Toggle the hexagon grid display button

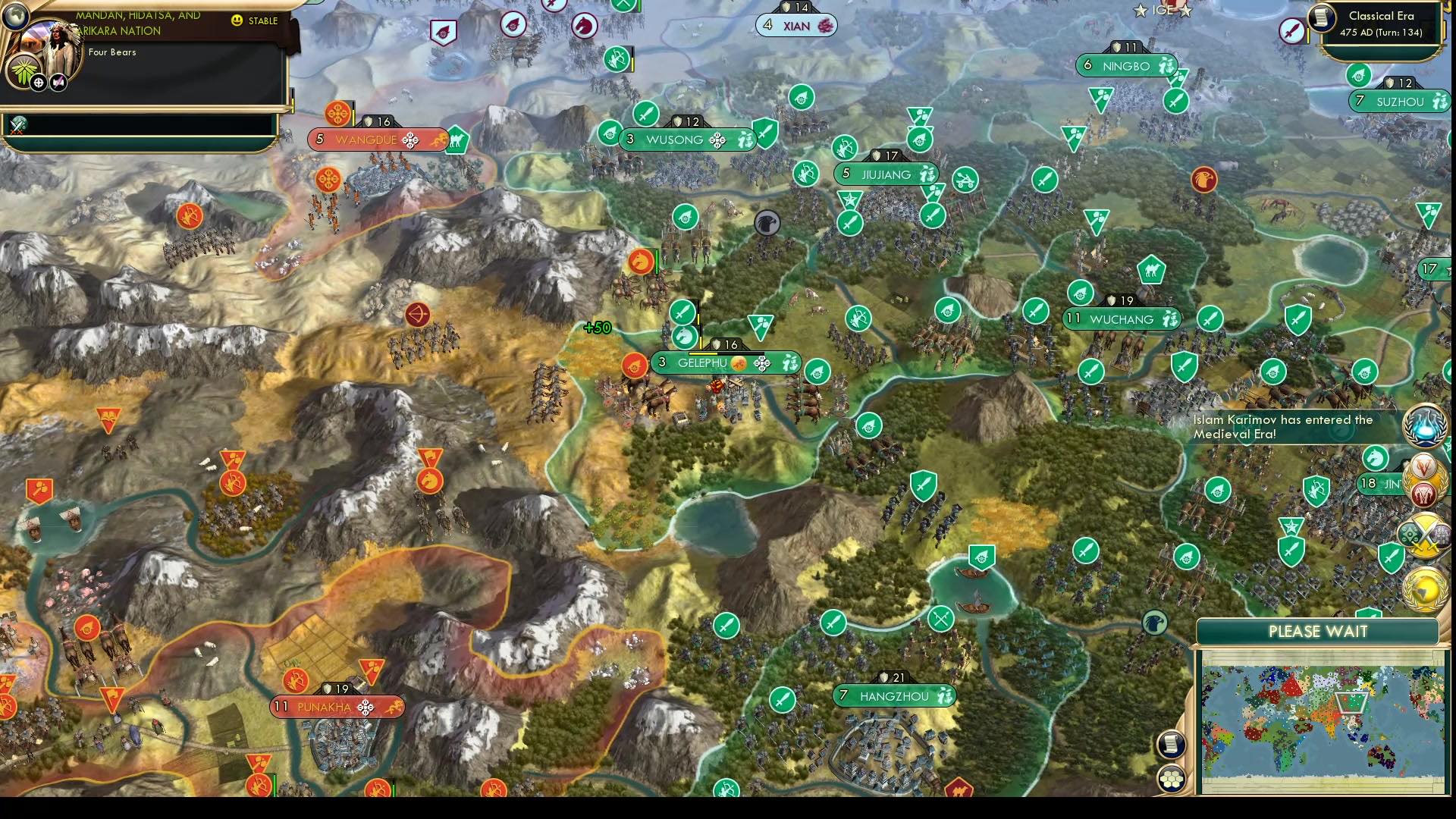(1171, 777)
